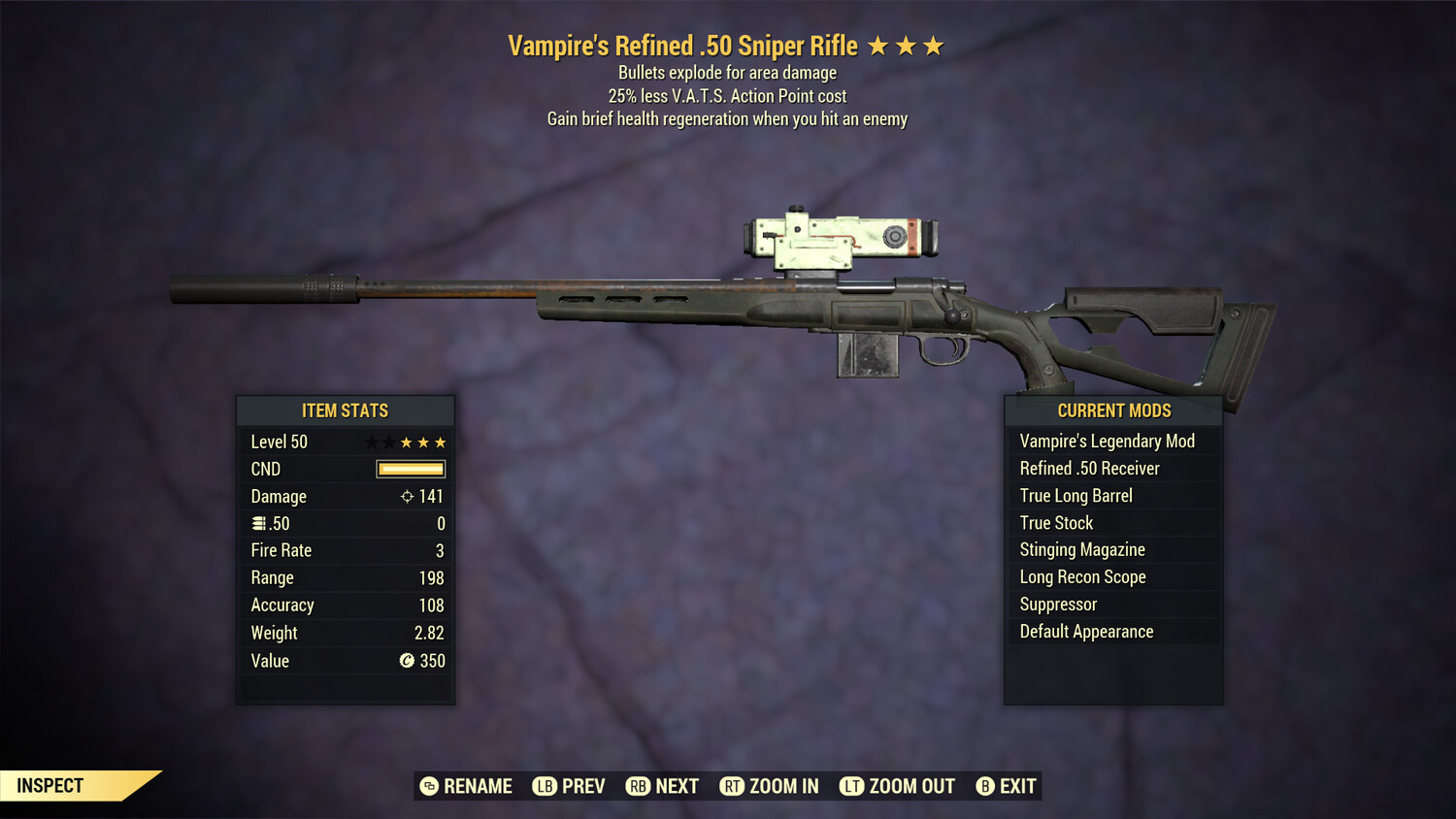Click the rename pencil button icon
1456x819 pixels.
click(x=427, y=786)
